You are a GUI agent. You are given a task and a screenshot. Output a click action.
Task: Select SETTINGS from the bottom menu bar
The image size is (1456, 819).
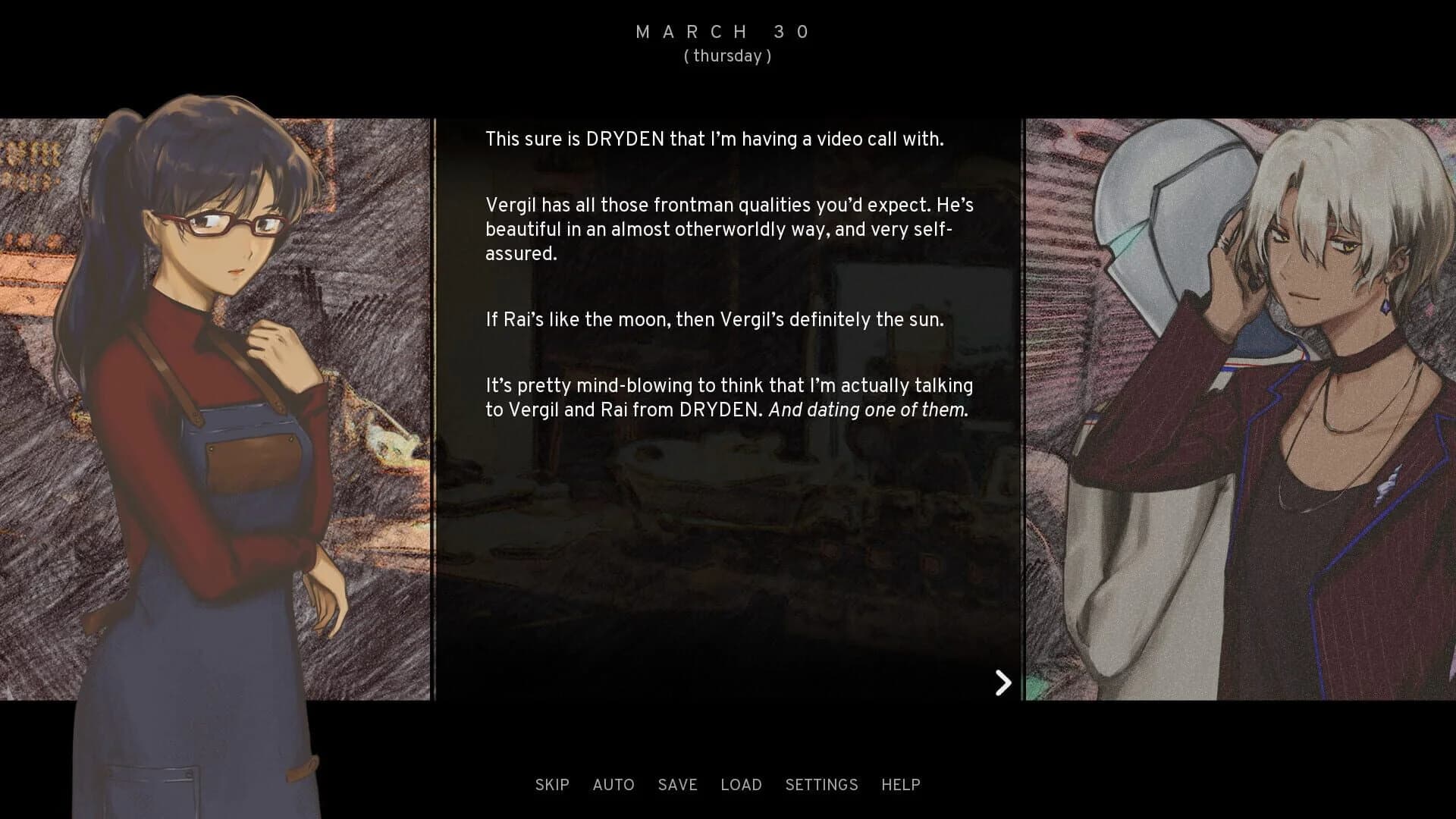pyautogui.click(x=823, y=785)
